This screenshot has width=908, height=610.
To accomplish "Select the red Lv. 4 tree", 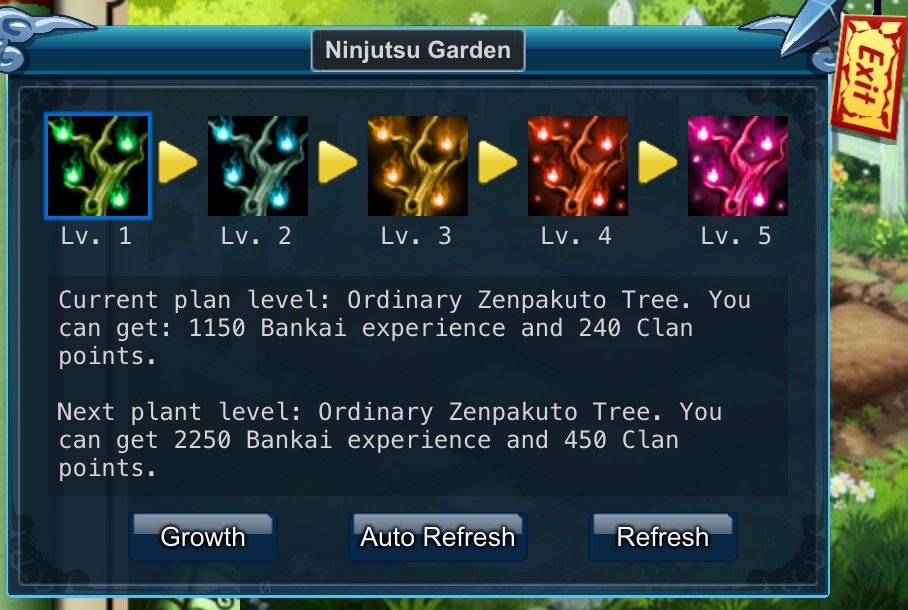I will coord(578,166).
